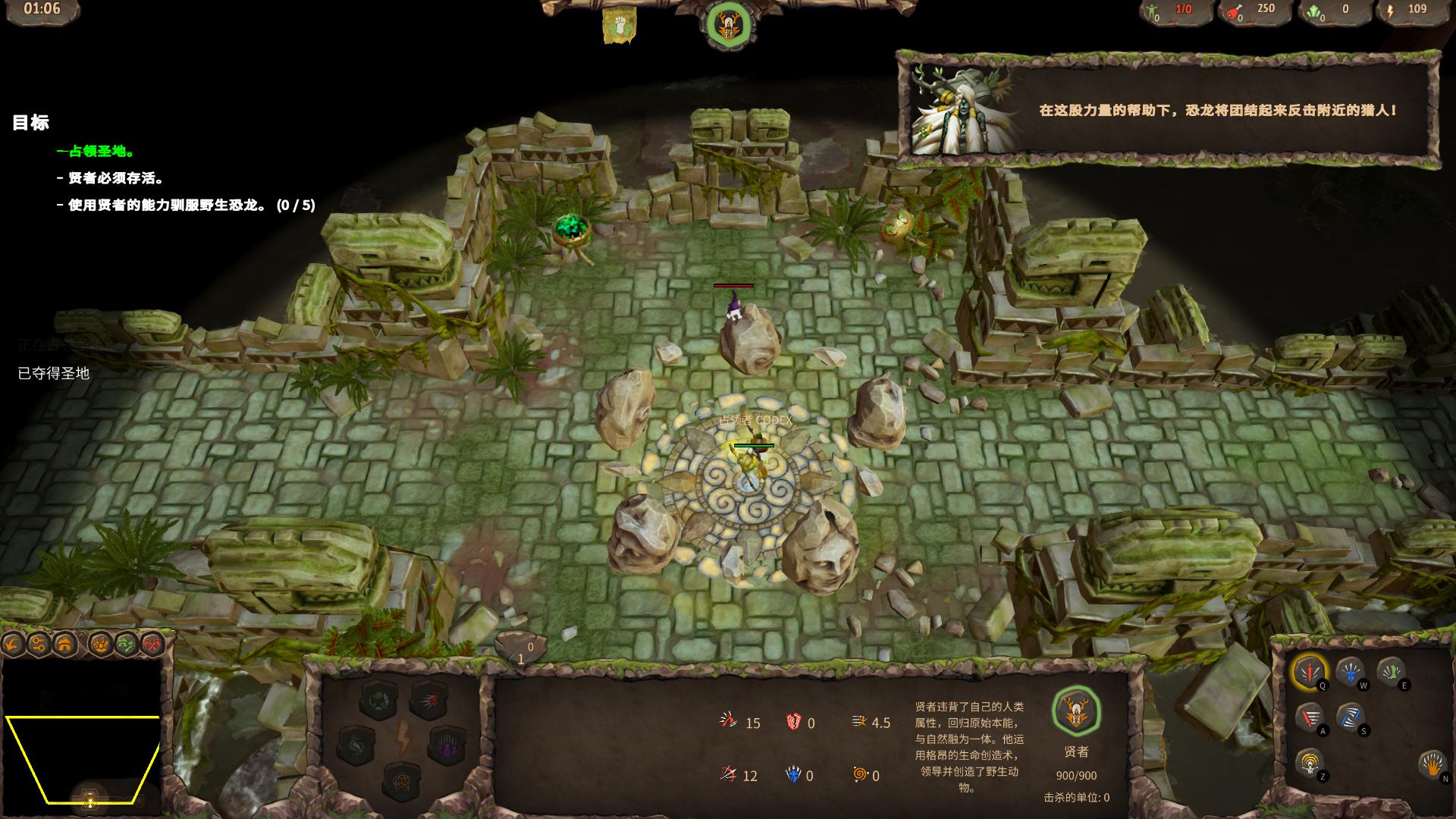Use the blue shield ability
The height and width of the screenshot is (819, 1456).
click(1350, 671)
